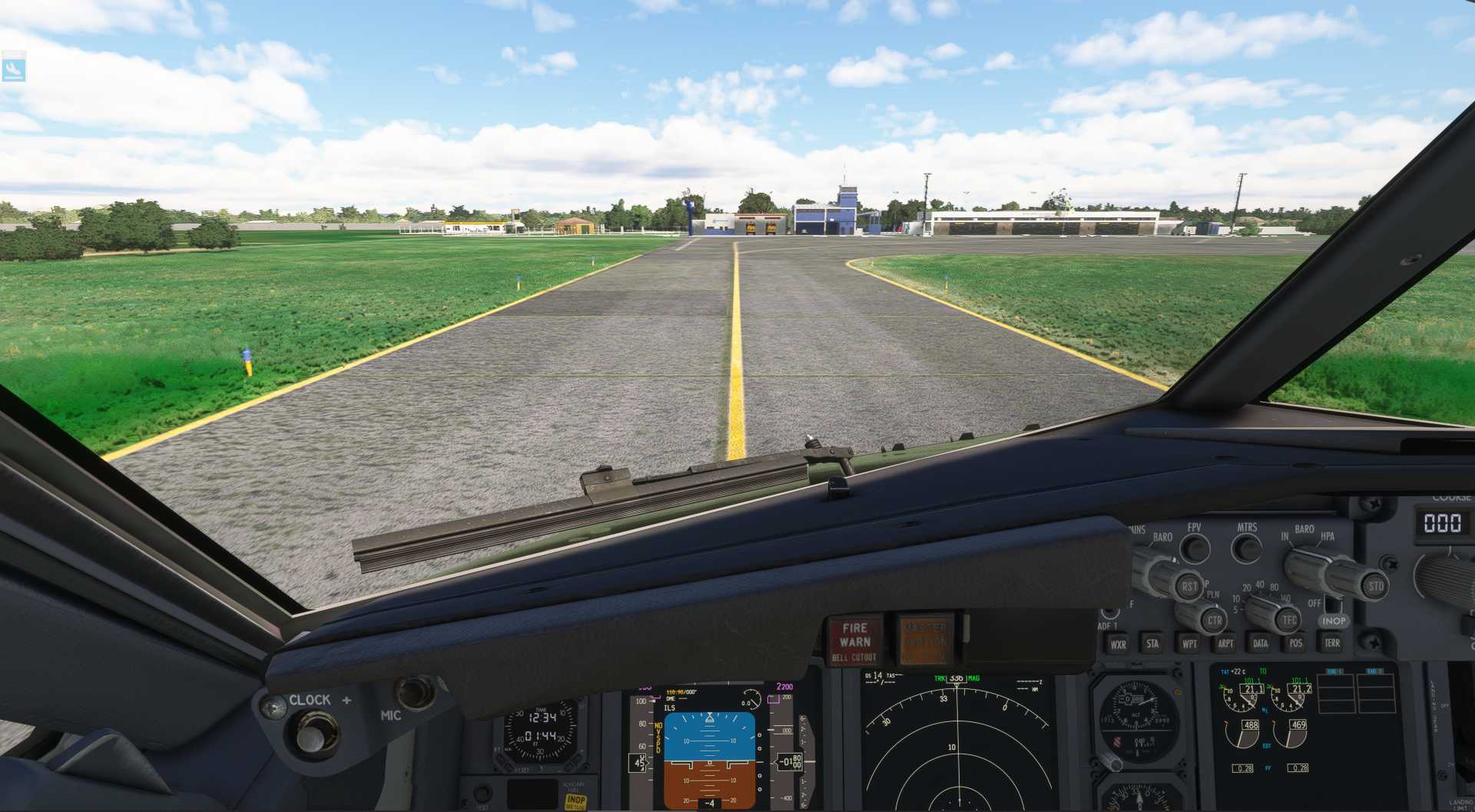Reset the MASTER CAUTION light
The image size is (1475, 812).
(x=925, y=639)
